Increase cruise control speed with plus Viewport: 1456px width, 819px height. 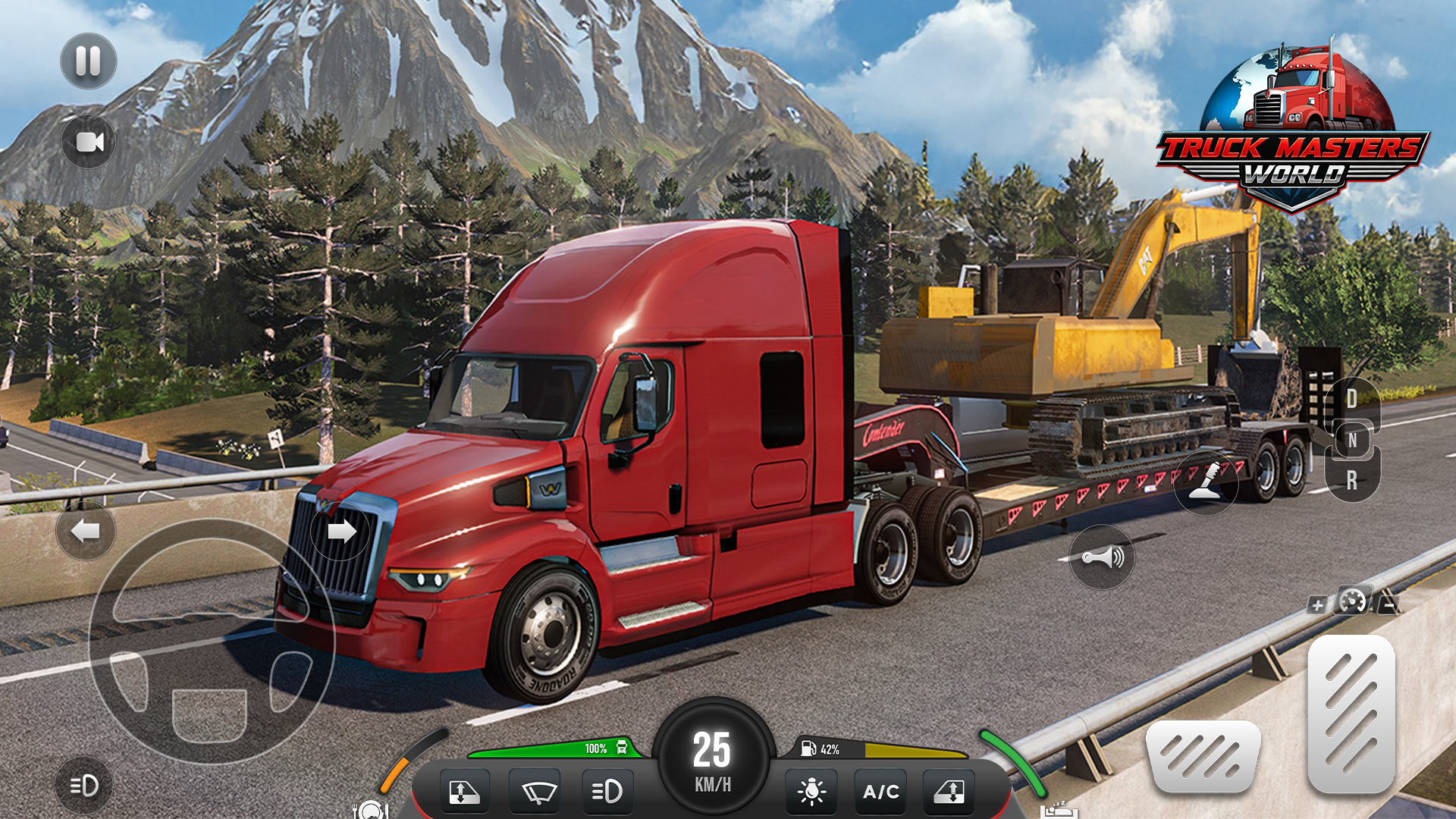click(1317, 605)
